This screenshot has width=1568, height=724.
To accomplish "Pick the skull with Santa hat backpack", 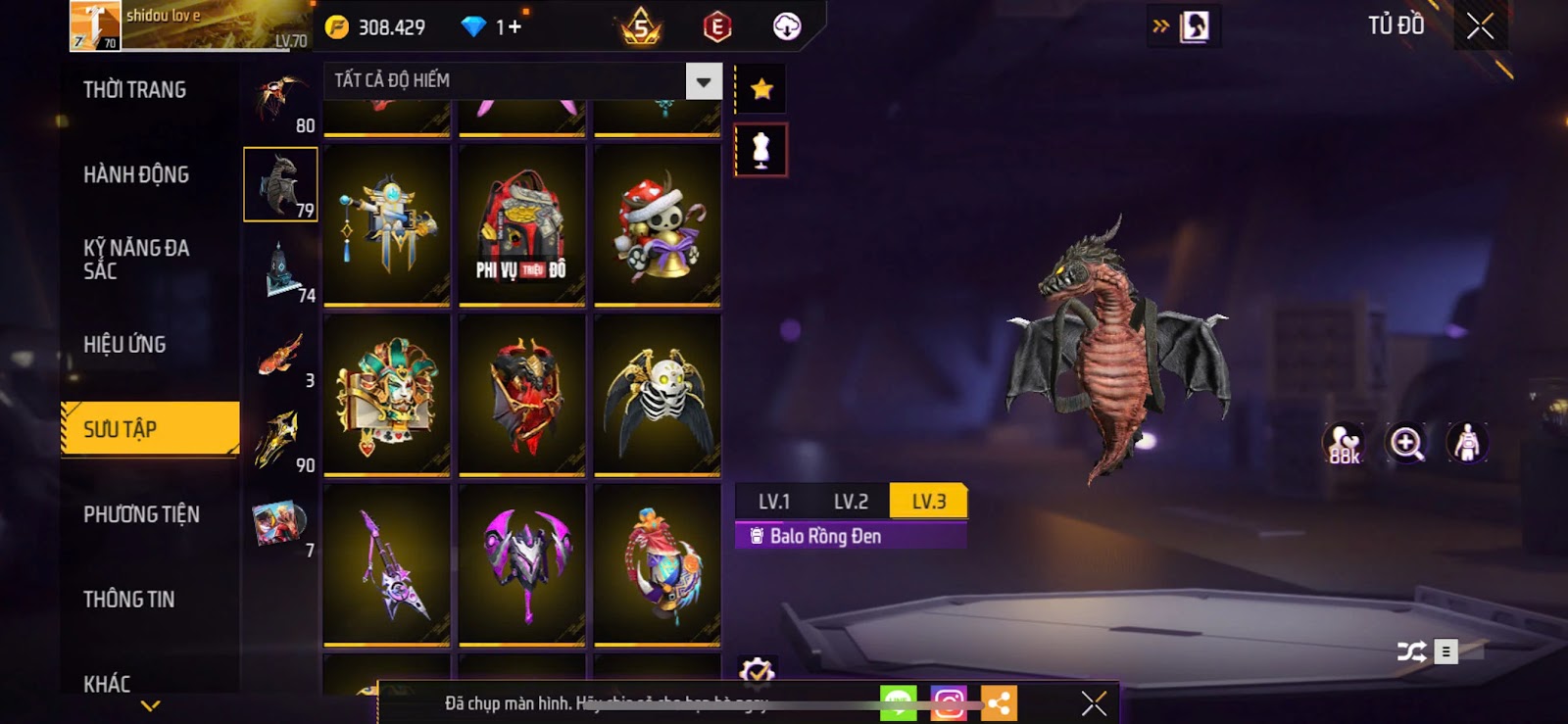I will point(658,224).
